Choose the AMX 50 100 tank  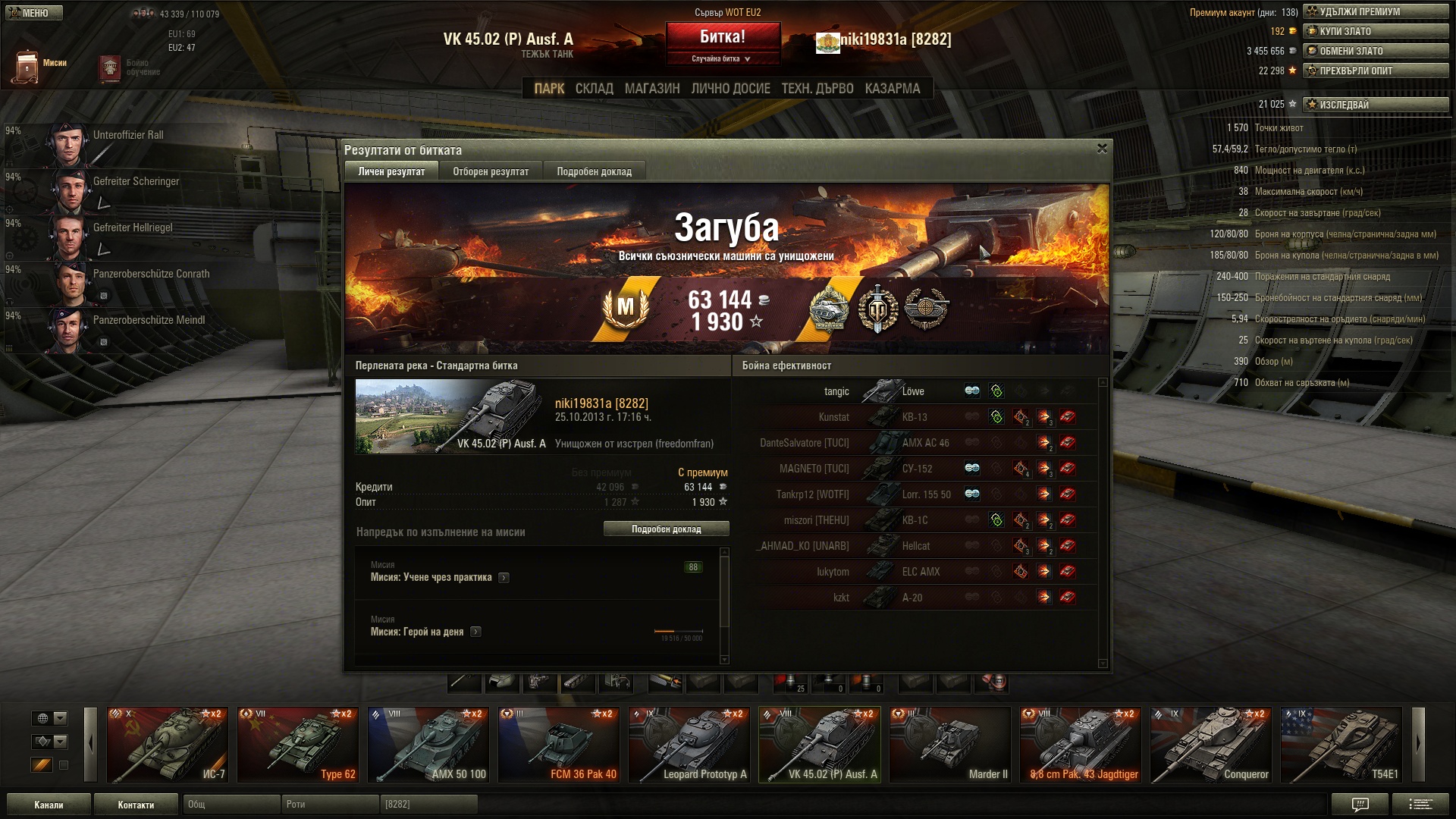tap(428, 745)
